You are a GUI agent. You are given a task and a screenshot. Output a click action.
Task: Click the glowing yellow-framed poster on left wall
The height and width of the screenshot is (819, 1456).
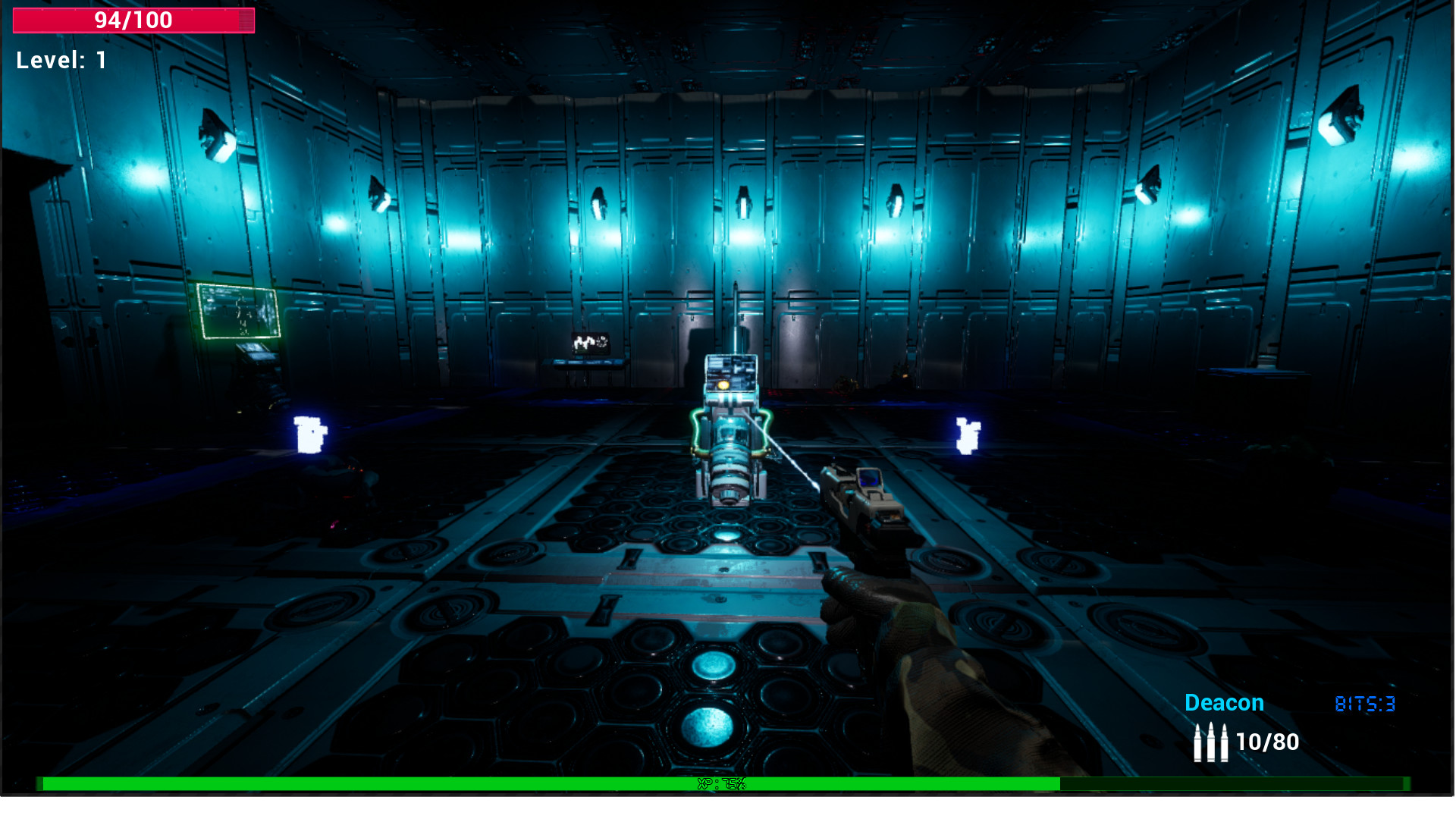click(237, 310)
